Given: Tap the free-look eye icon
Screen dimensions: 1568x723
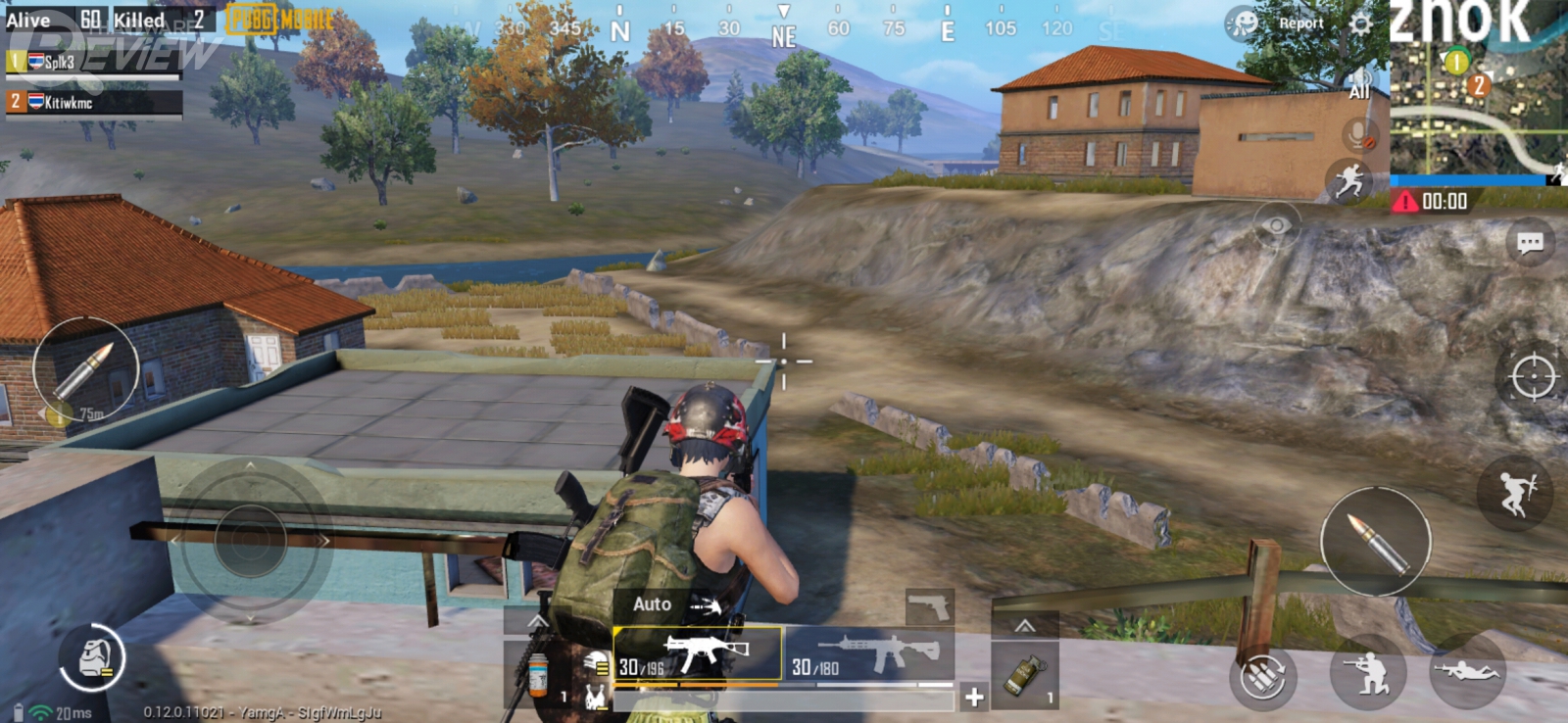Looking at the screenshot, I should click(x=1276, y=226).
